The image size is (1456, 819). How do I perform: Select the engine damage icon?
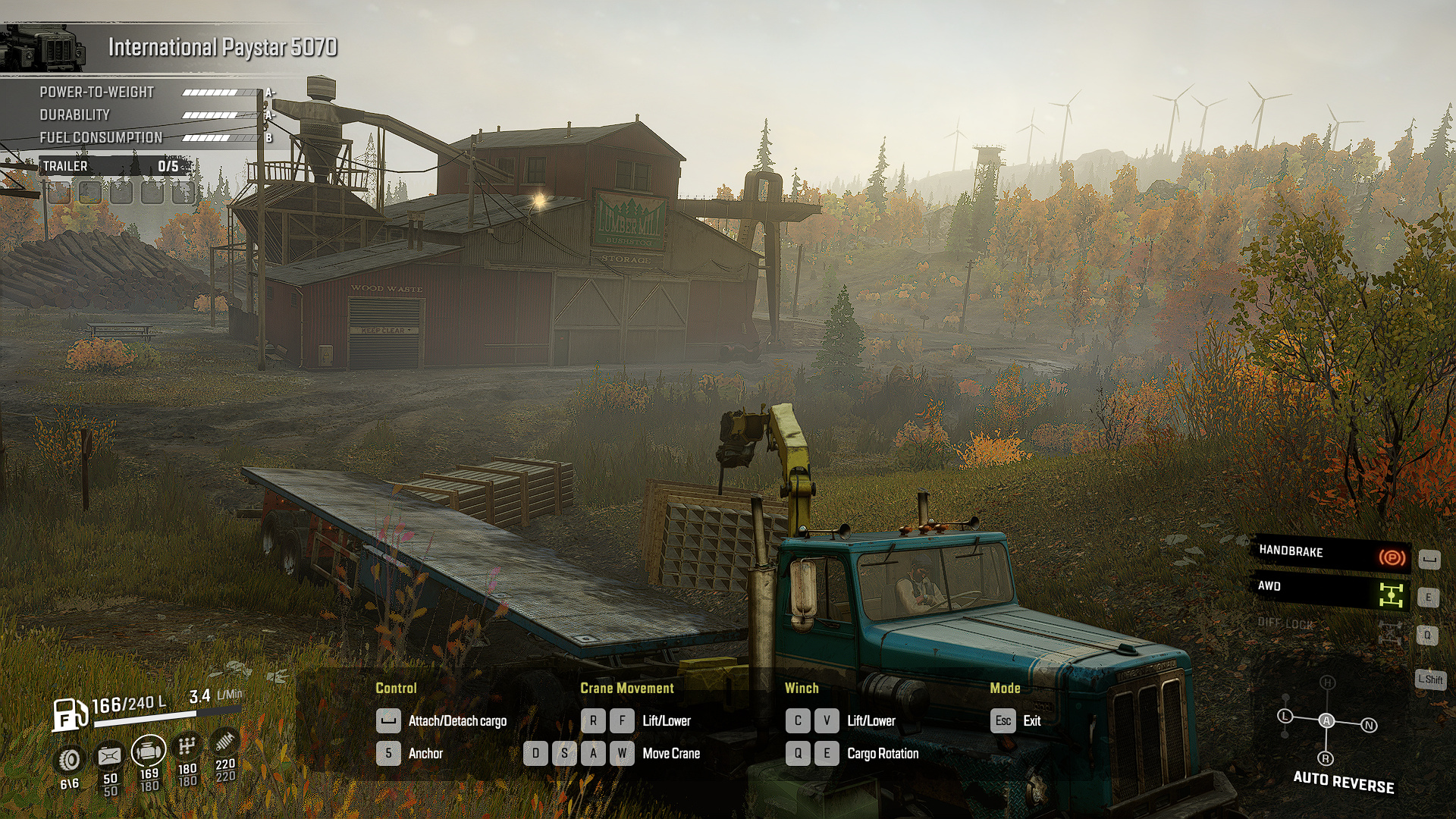(149, 752)
